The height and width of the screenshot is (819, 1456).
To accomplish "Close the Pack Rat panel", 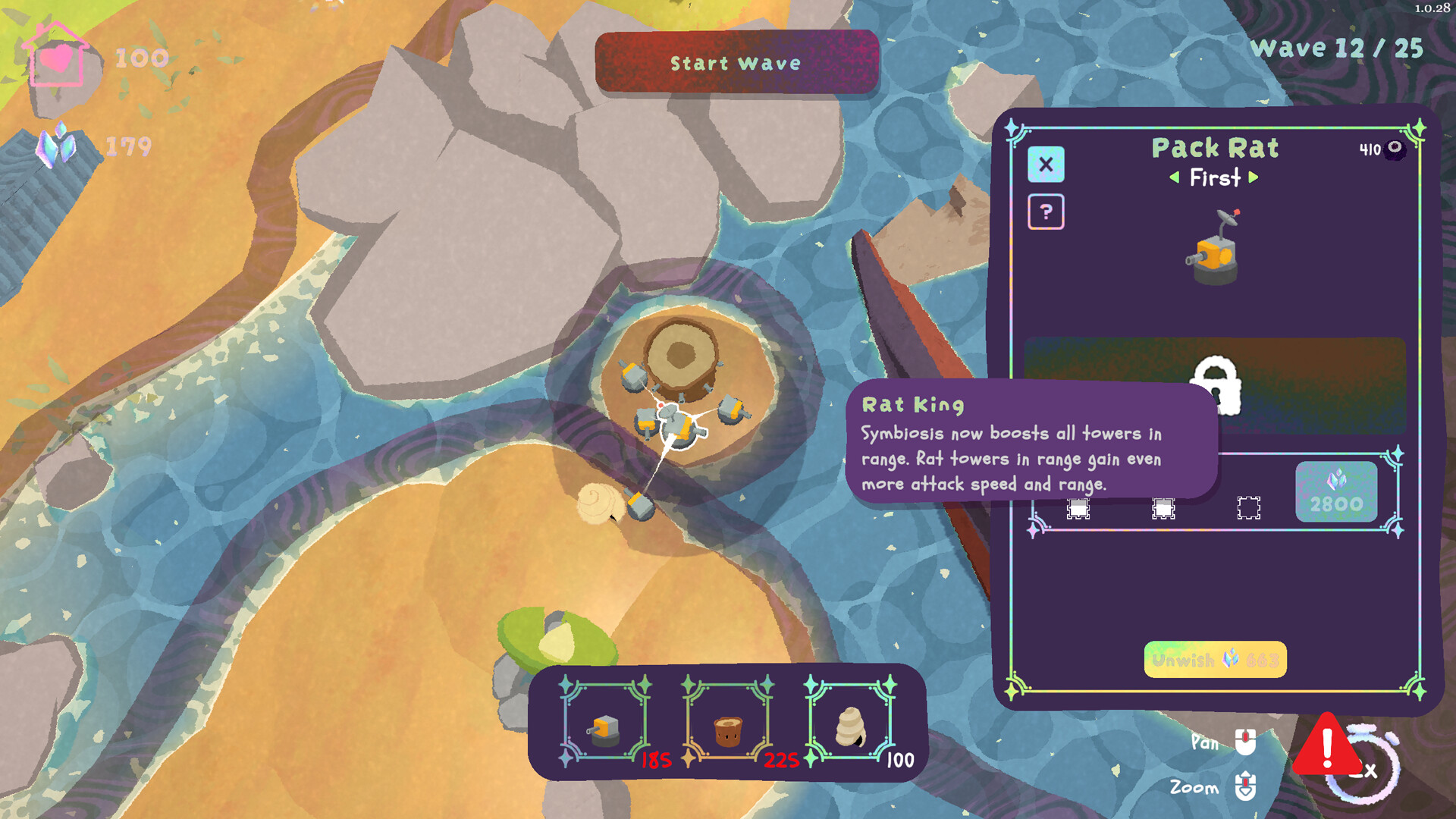I will click(1046, 165).
